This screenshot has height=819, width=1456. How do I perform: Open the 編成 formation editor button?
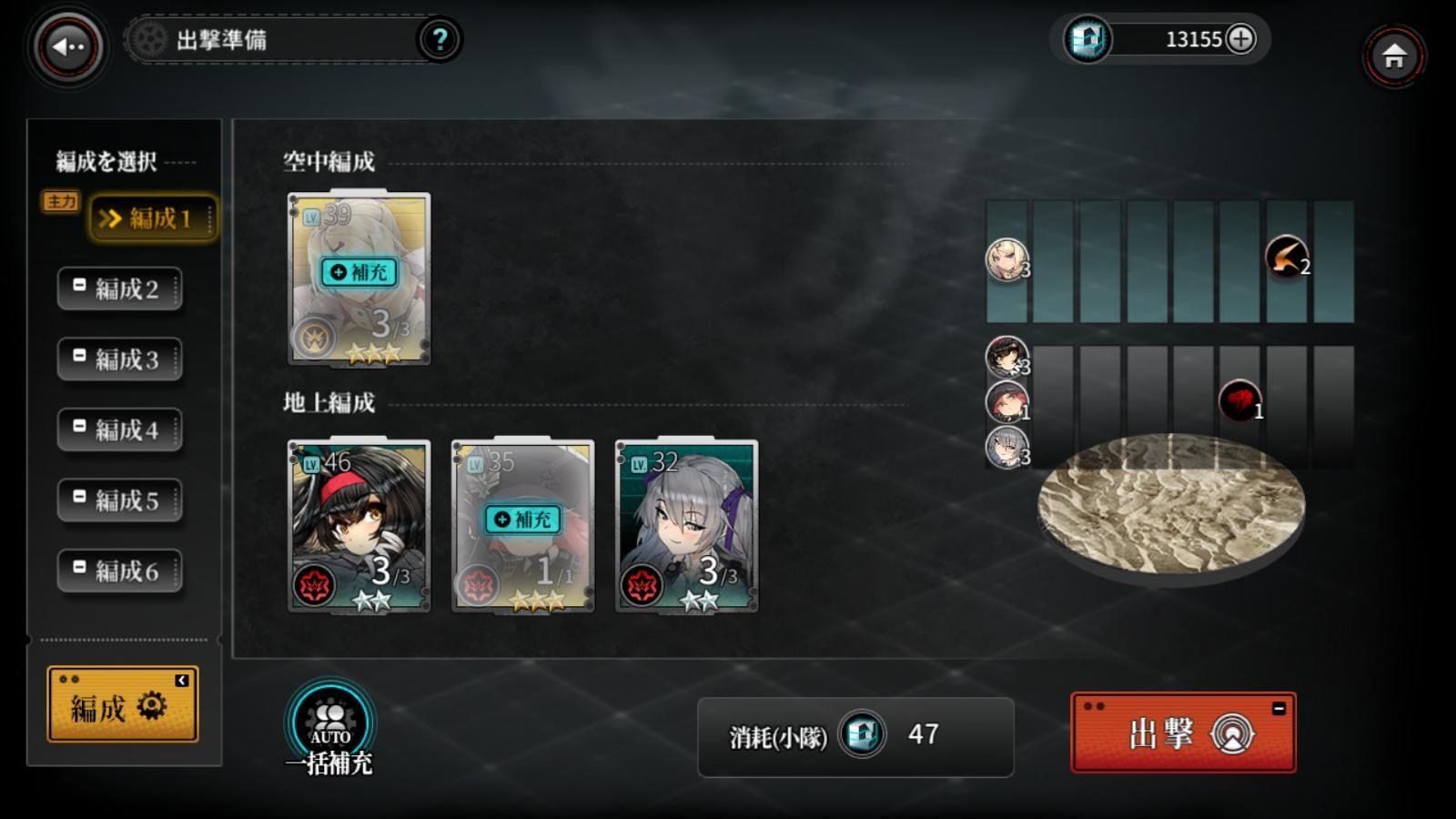pos(123,705)
